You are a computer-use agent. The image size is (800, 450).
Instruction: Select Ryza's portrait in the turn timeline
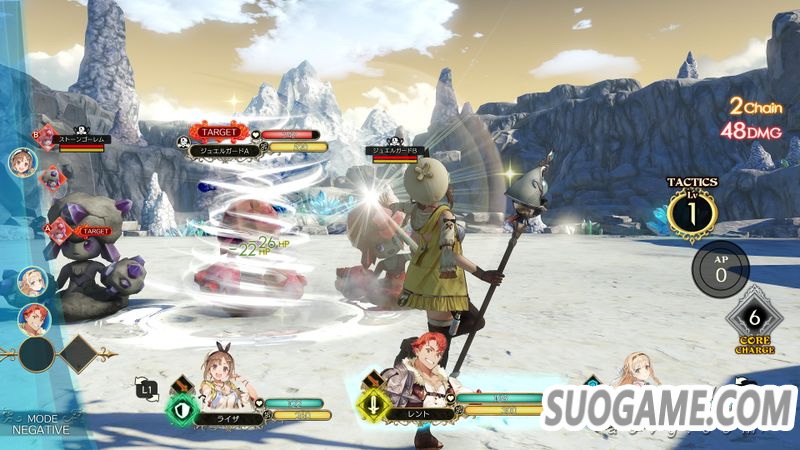22,163
